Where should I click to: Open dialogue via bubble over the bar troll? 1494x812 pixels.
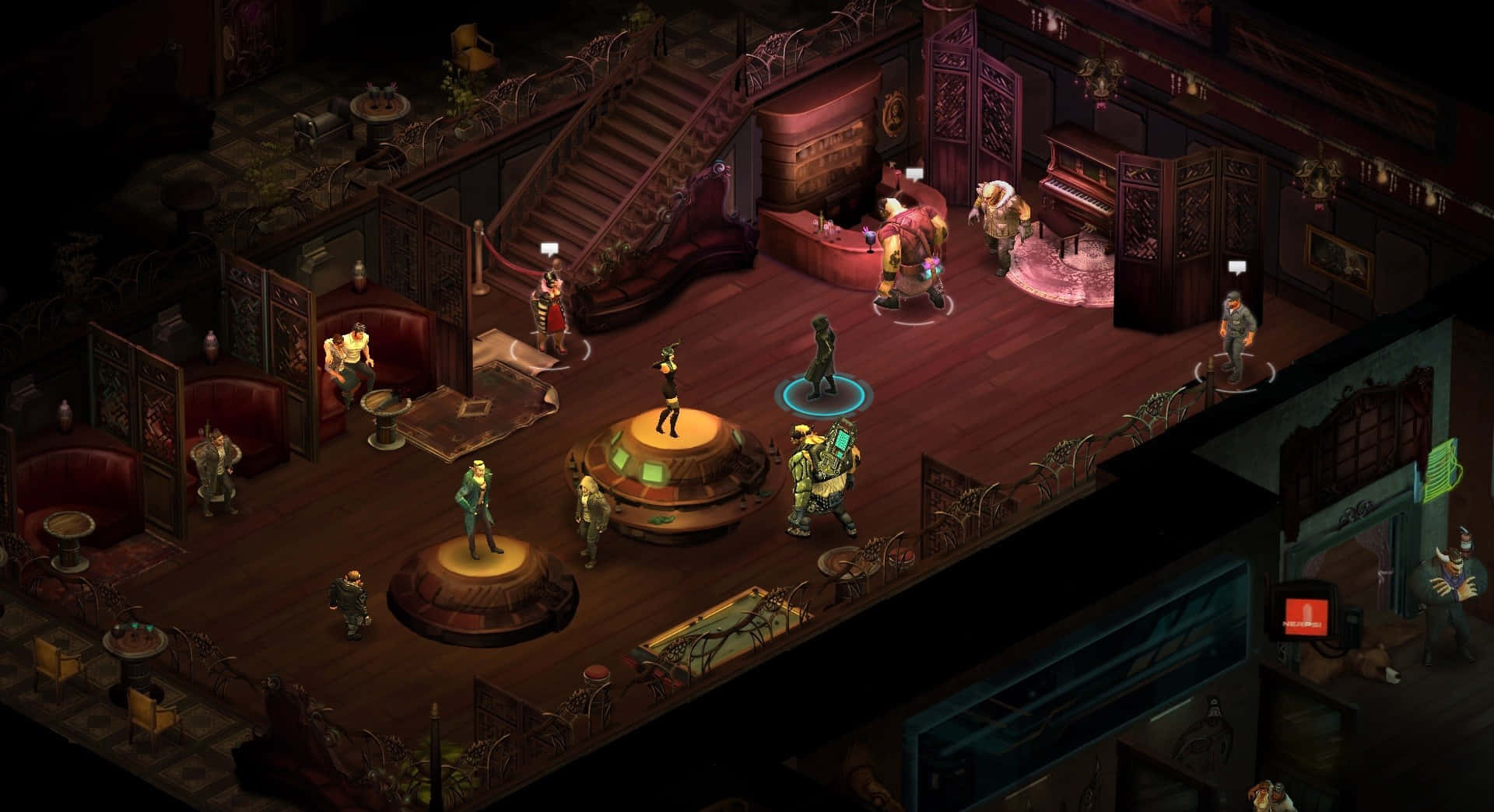(x=914, y=174)
